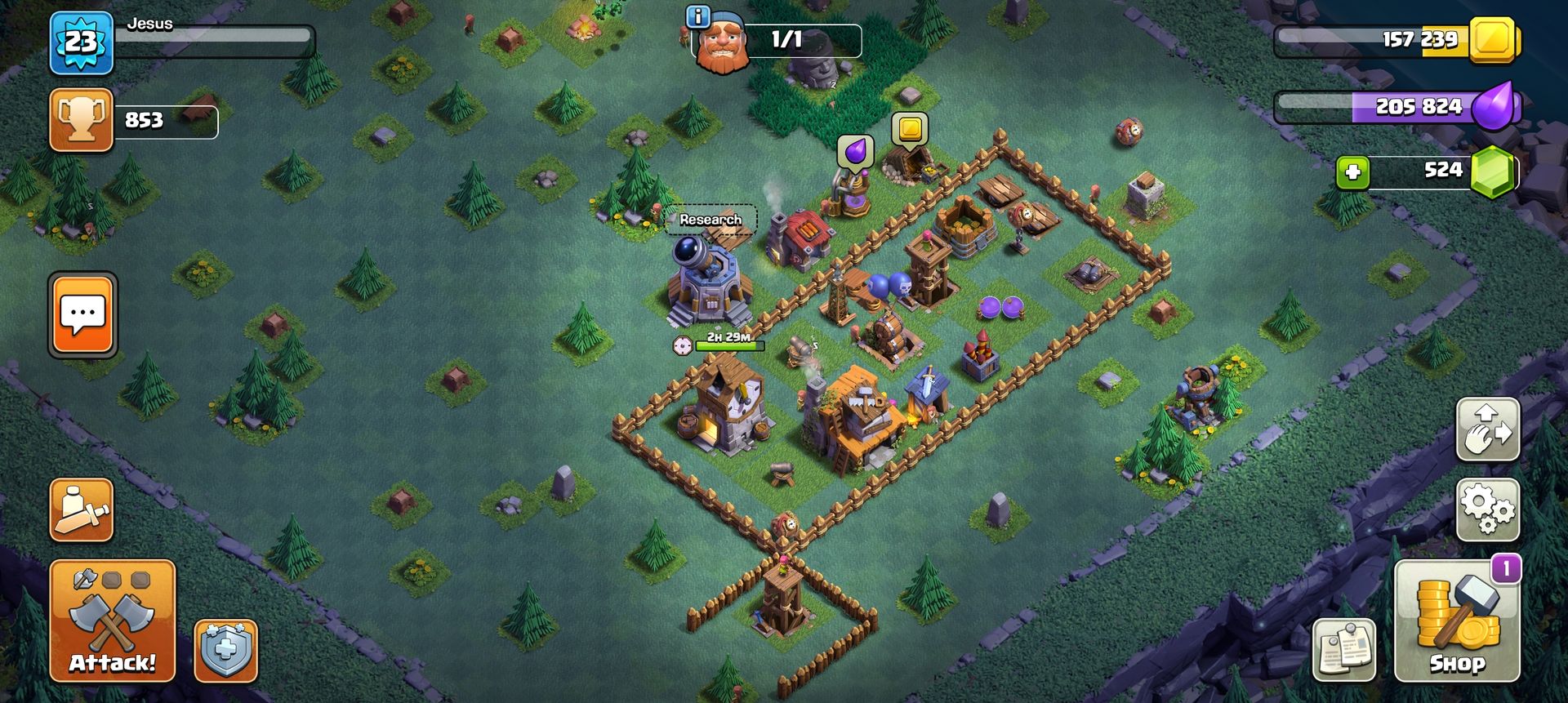1568x703 pixels.
Task: Open the level 23 player profile badge
Action: click(x=81, y=42)
